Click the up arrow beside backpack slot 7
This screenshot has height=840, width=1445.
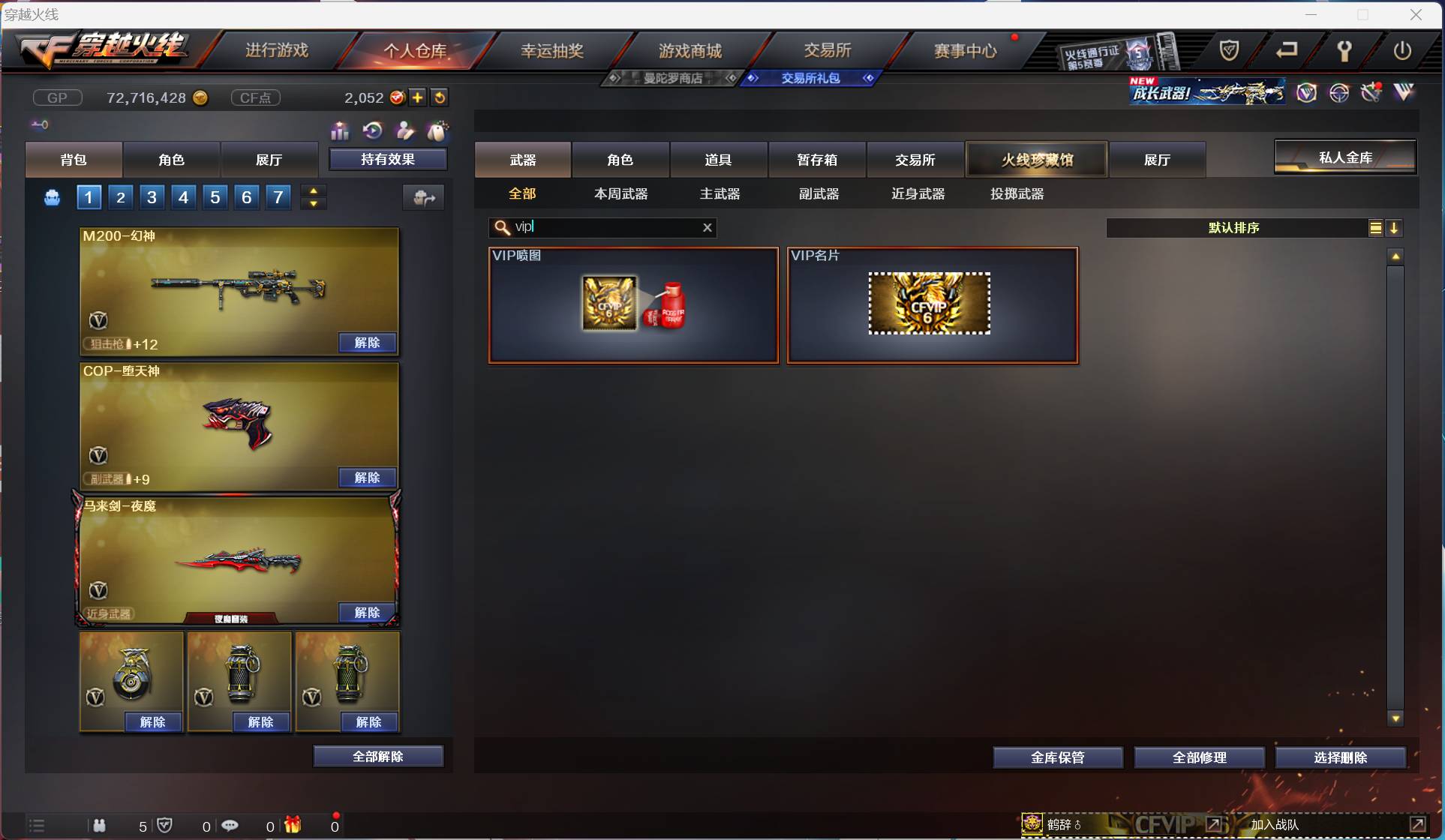[x=314, y=190]
